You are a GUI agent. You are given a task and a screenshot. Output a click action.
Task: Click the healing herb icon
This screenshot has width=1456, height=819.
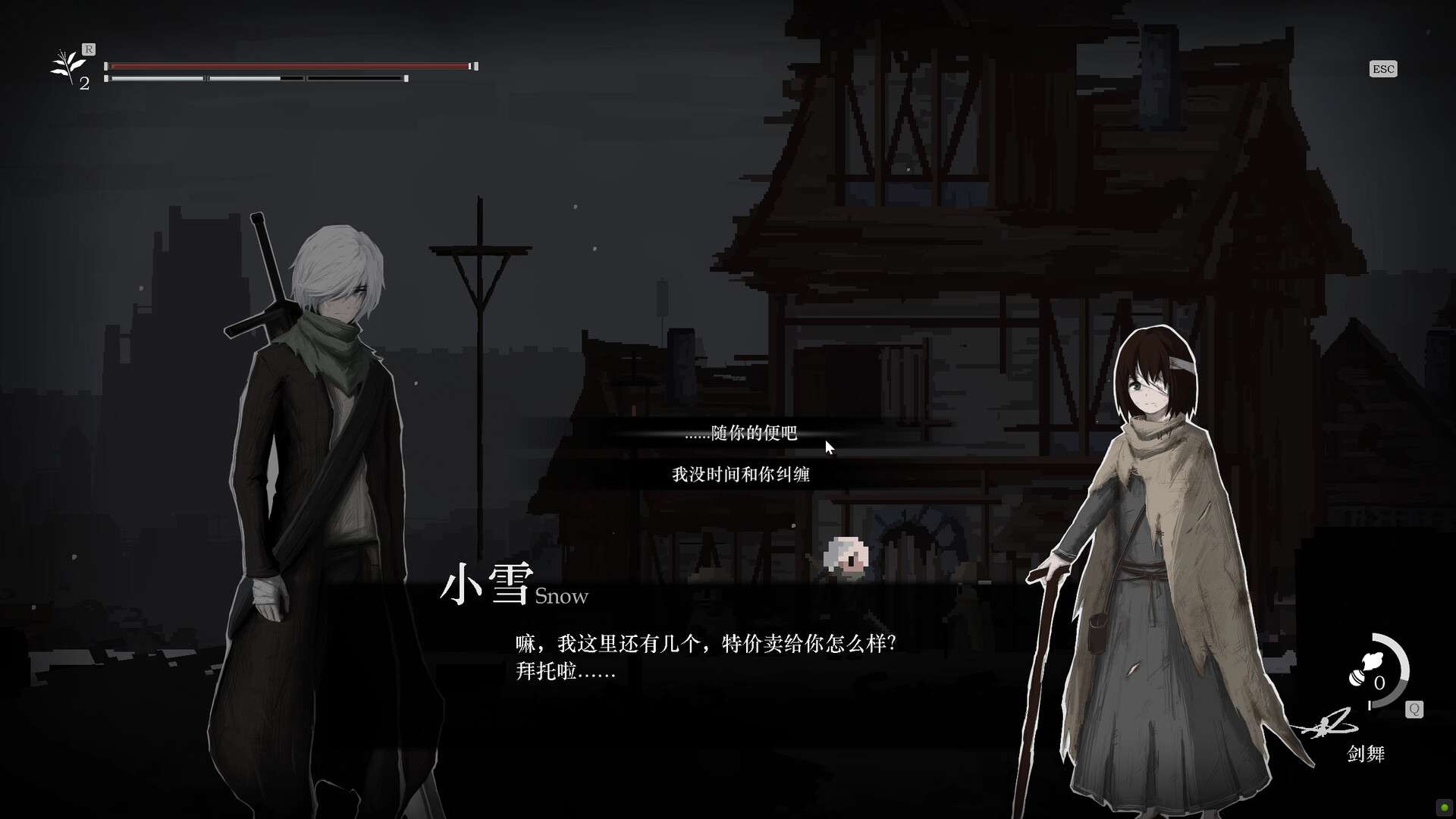(68, 67)
